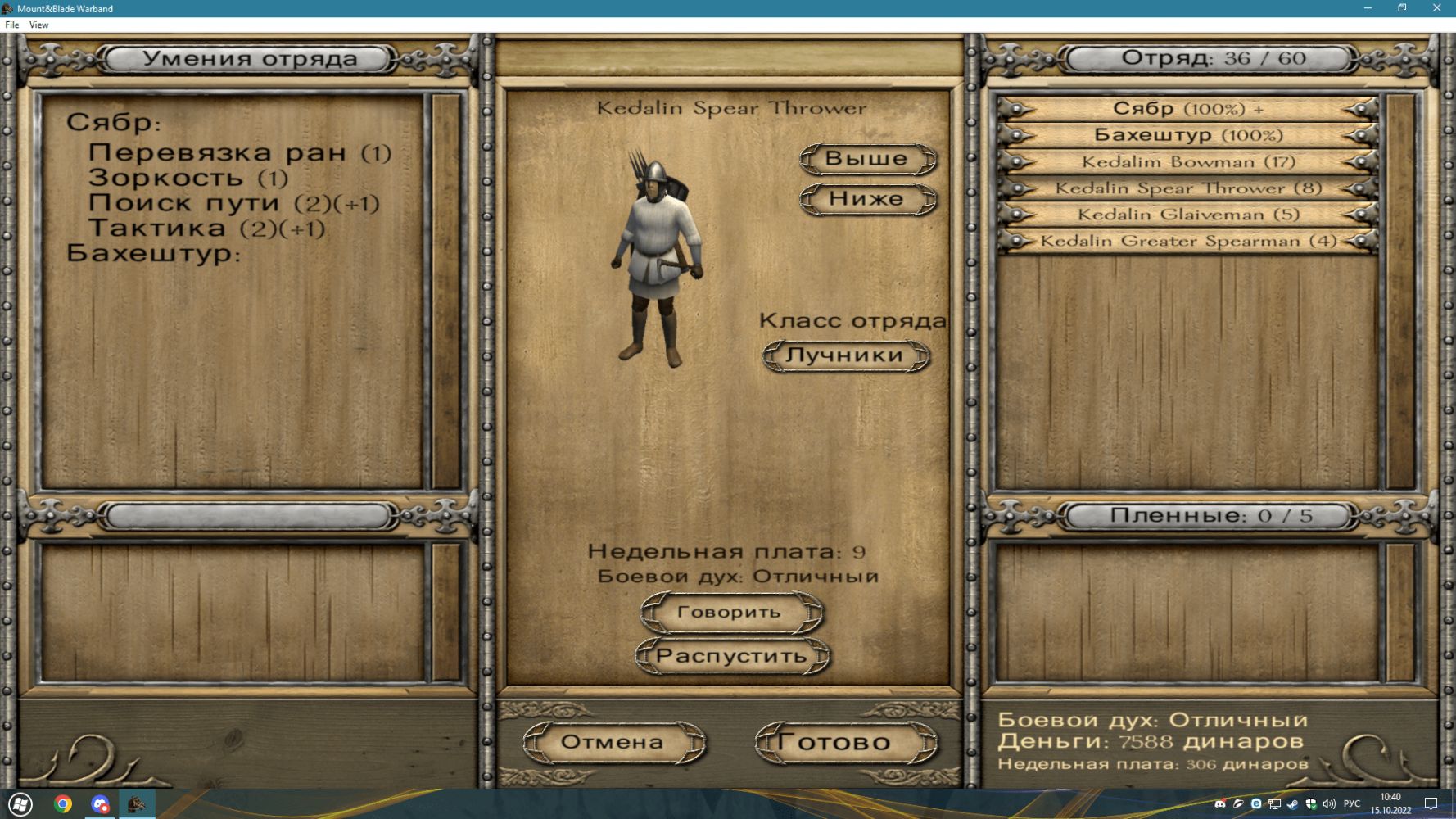The width and height of the screenshot is (1456, 819).
Task: Talk to the troop using Говорить
Action: (x=729, y=613)
